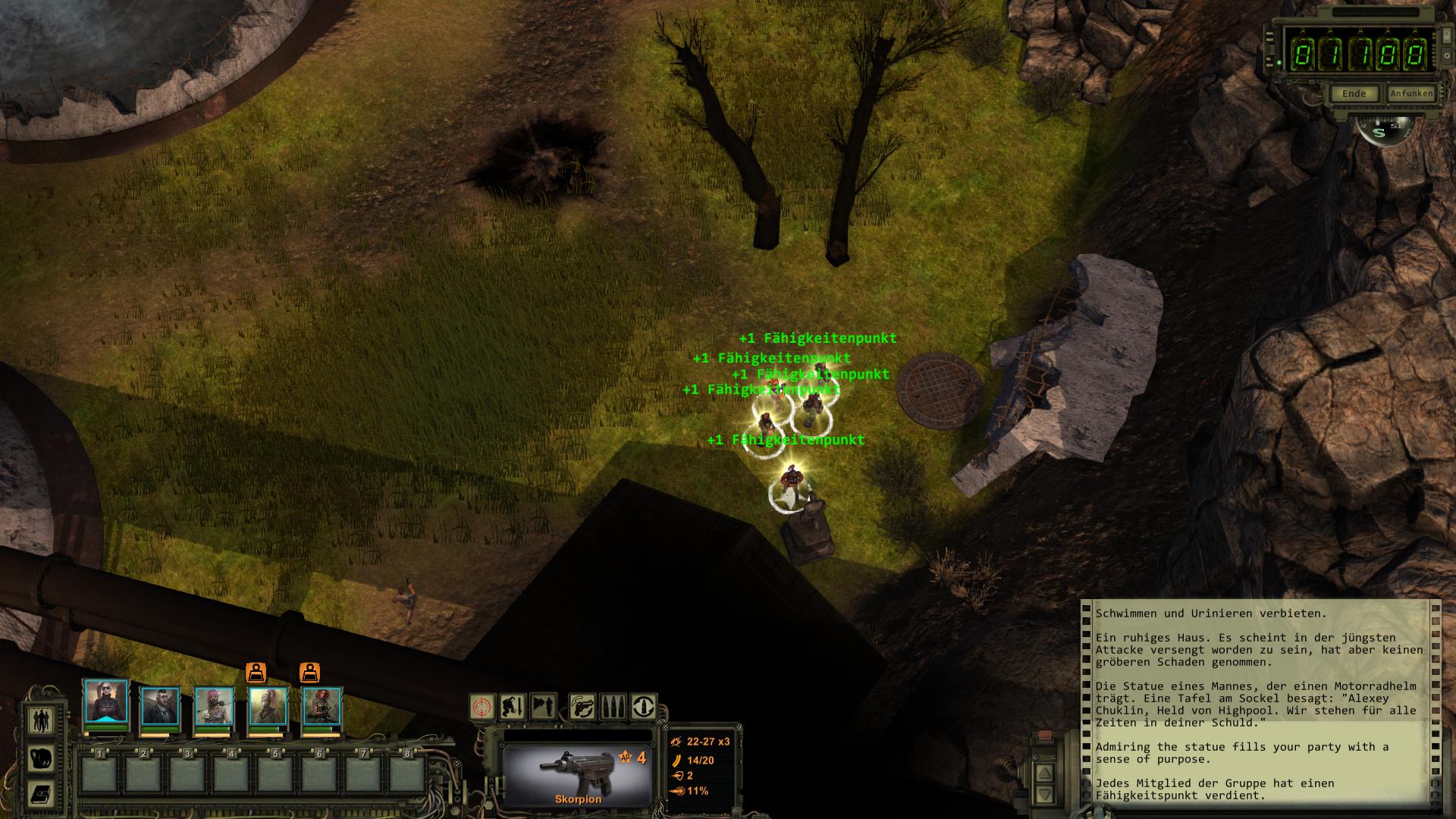Switch weapon with the swap-gun icon

click(582, 707)
